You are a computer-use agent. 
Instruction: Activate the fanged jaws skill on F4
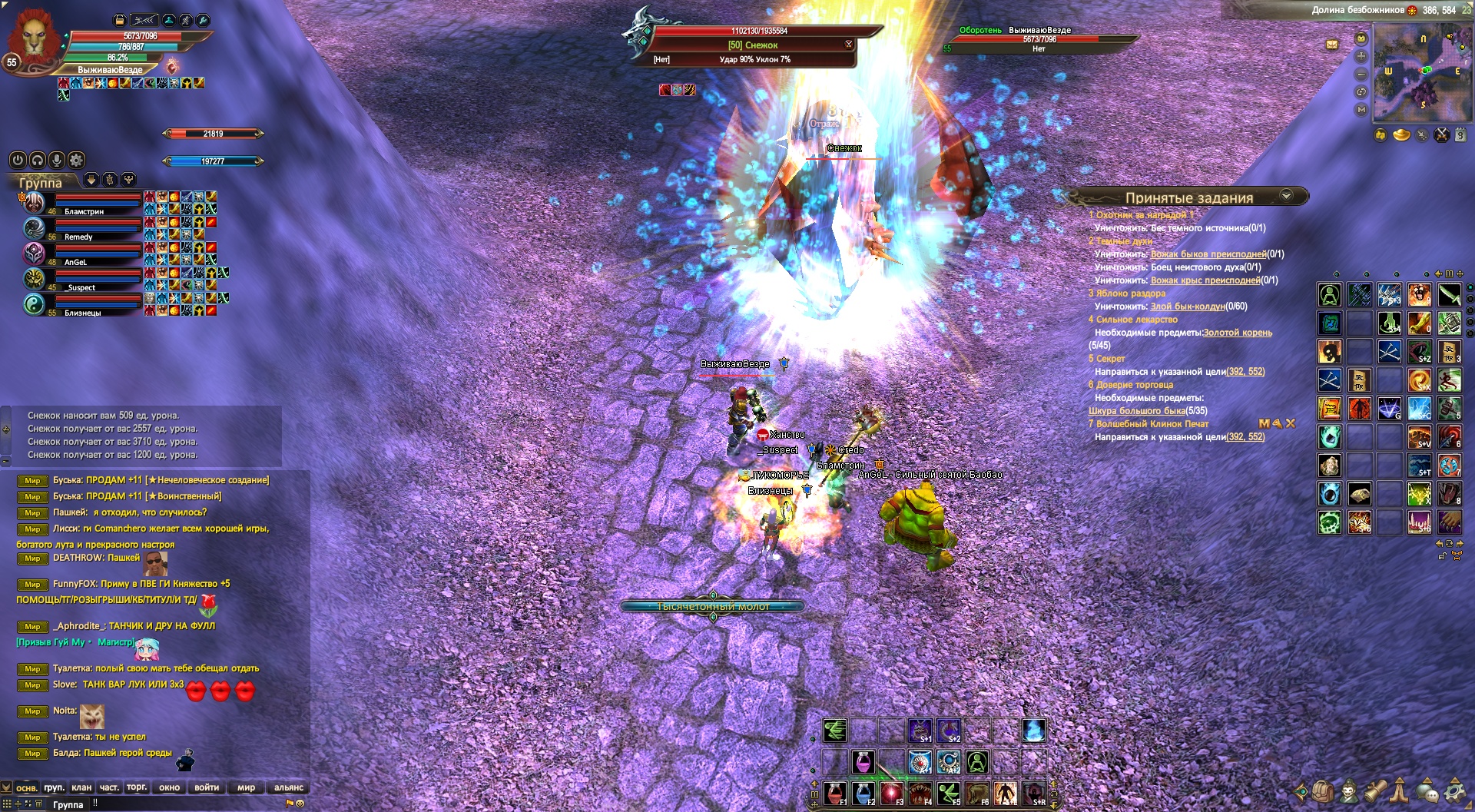(x=920, y=792)
